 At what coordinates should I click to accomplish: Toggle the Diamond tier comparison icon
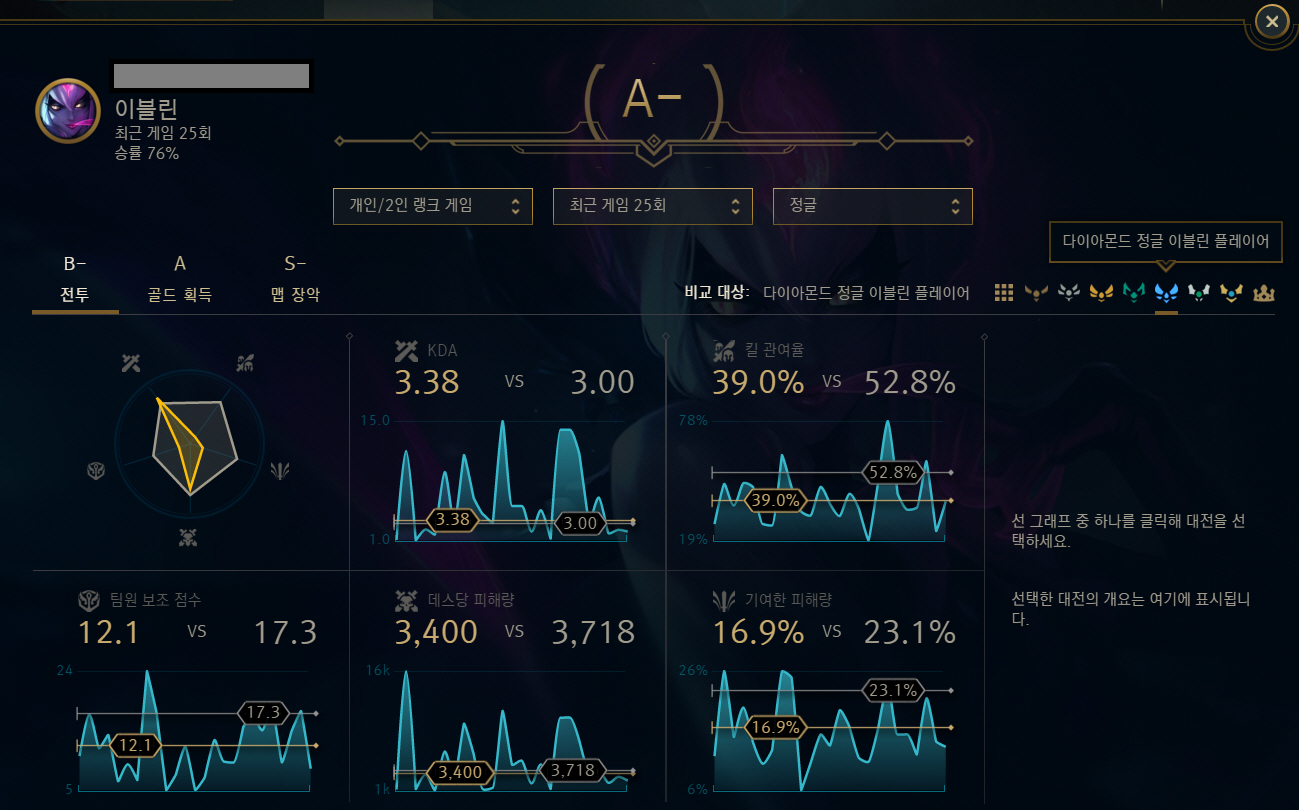point(1165,293)
